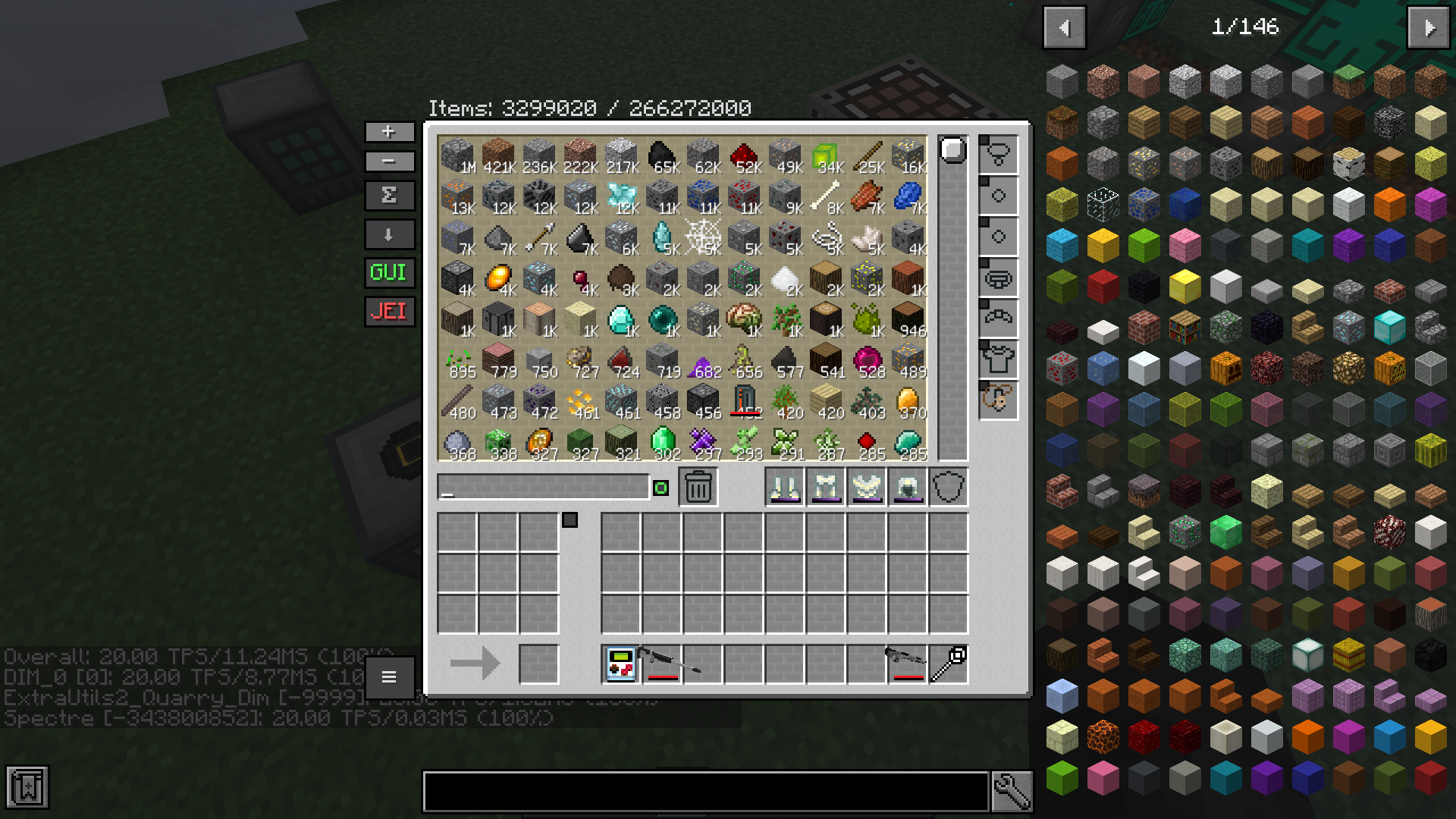1456x819 pixels.
Task: Select the ring bauble slot icon
Action: pos(997,195)
